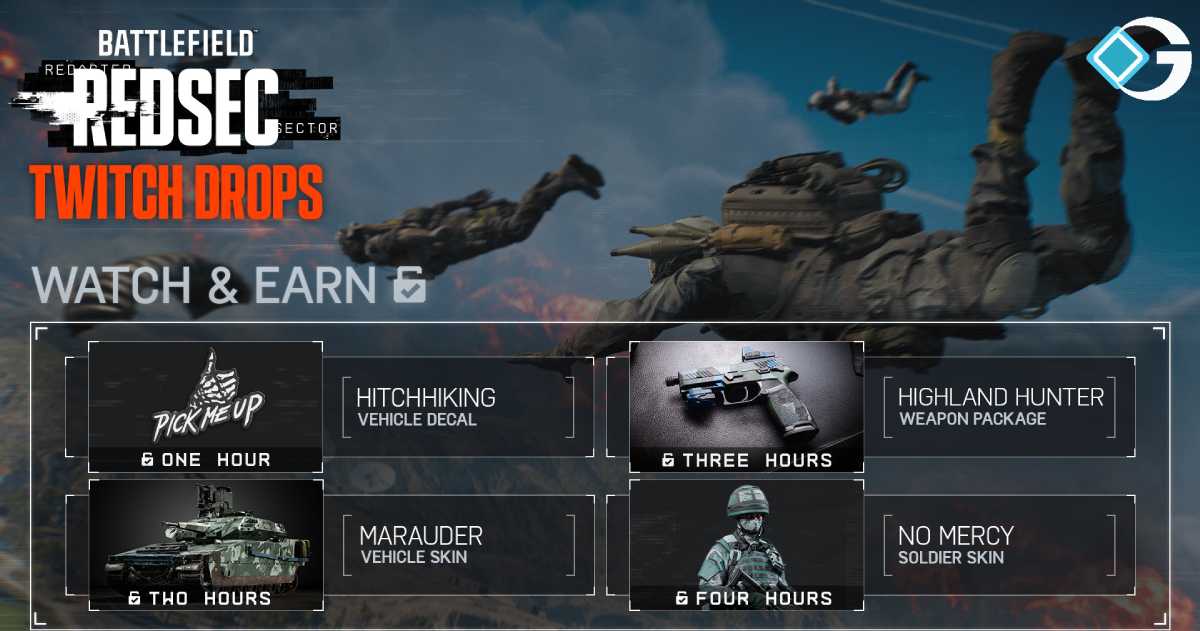Image resolution: width=1200 pixels, height=631 pixels.
Task: Select the No Mercy soldier thumbnail
Action: [746, 535]
